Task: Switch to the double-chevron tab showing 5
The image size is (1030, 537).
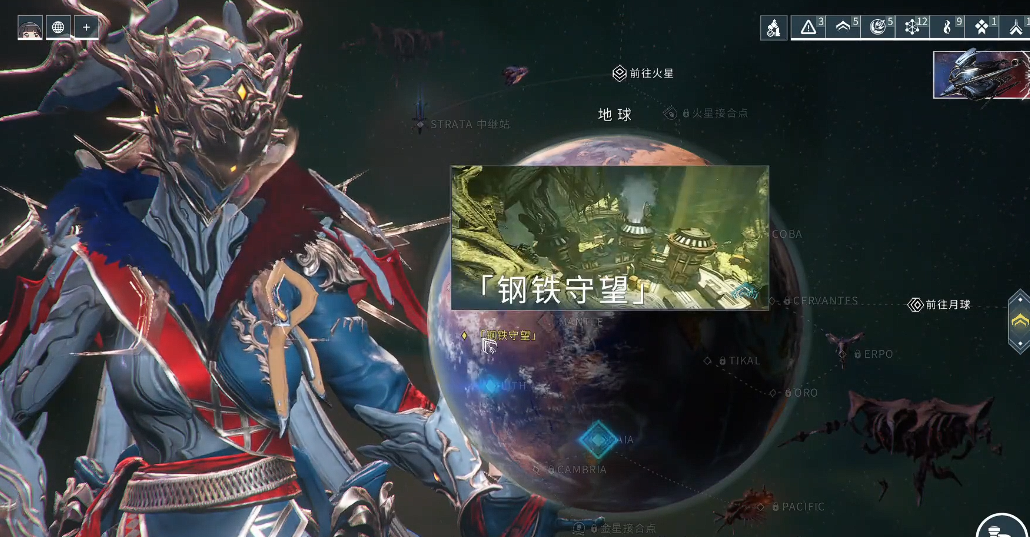Action: (x=843, y=27)
